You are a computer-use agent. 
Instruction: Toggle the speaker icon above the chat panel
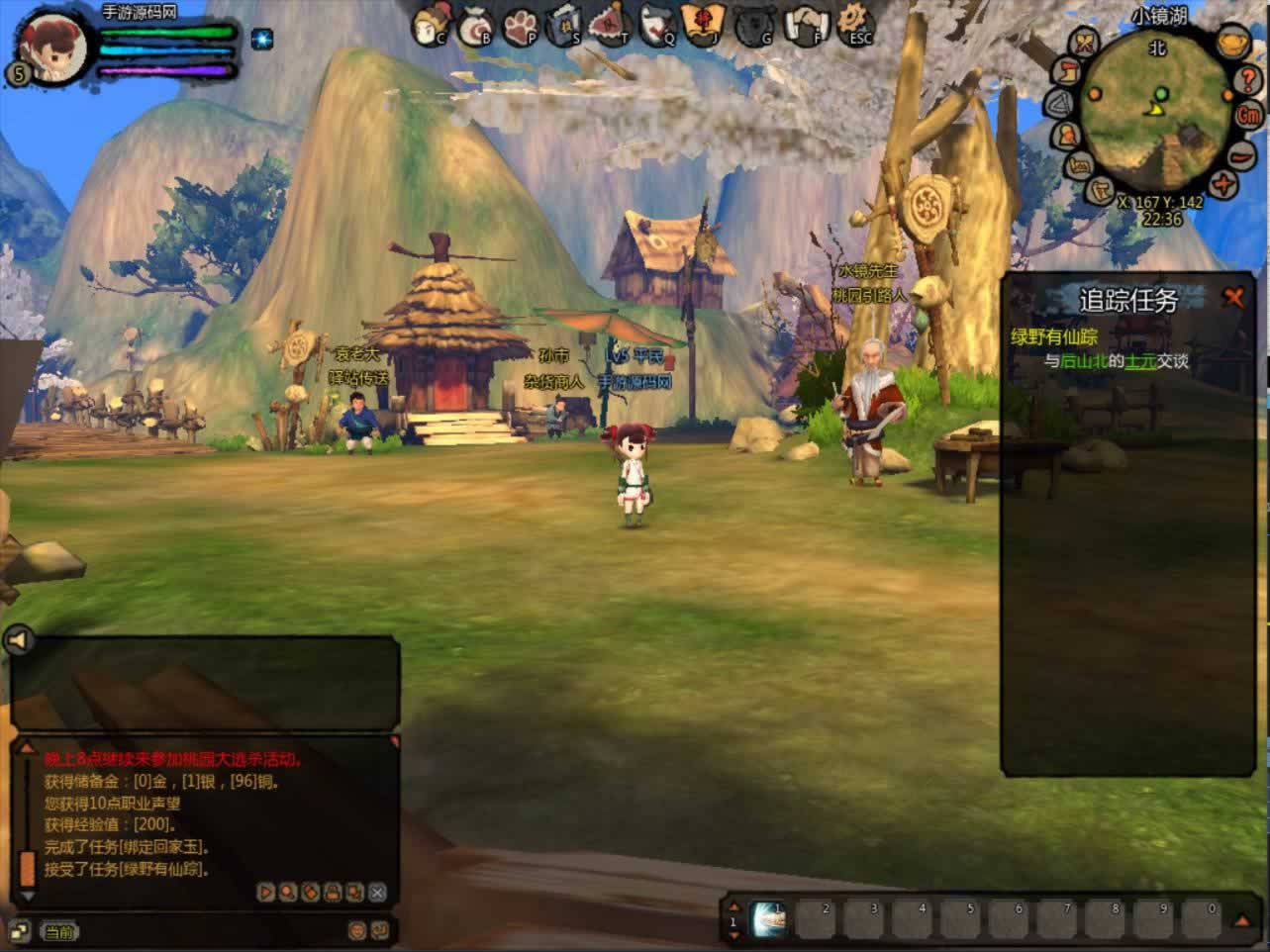(18, 641)
